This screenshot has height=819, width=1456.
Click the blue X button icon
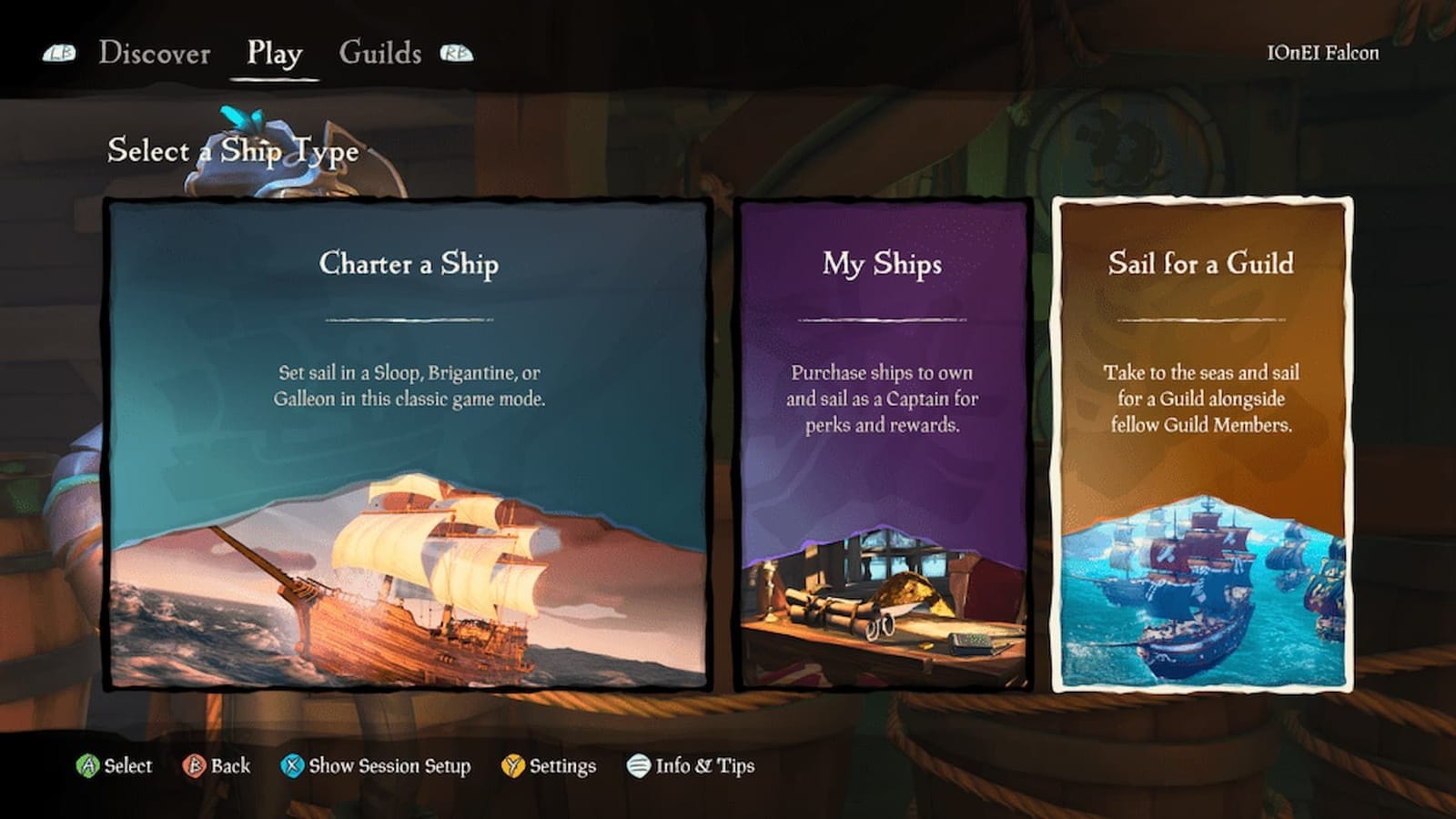click(x=293, y=767)
